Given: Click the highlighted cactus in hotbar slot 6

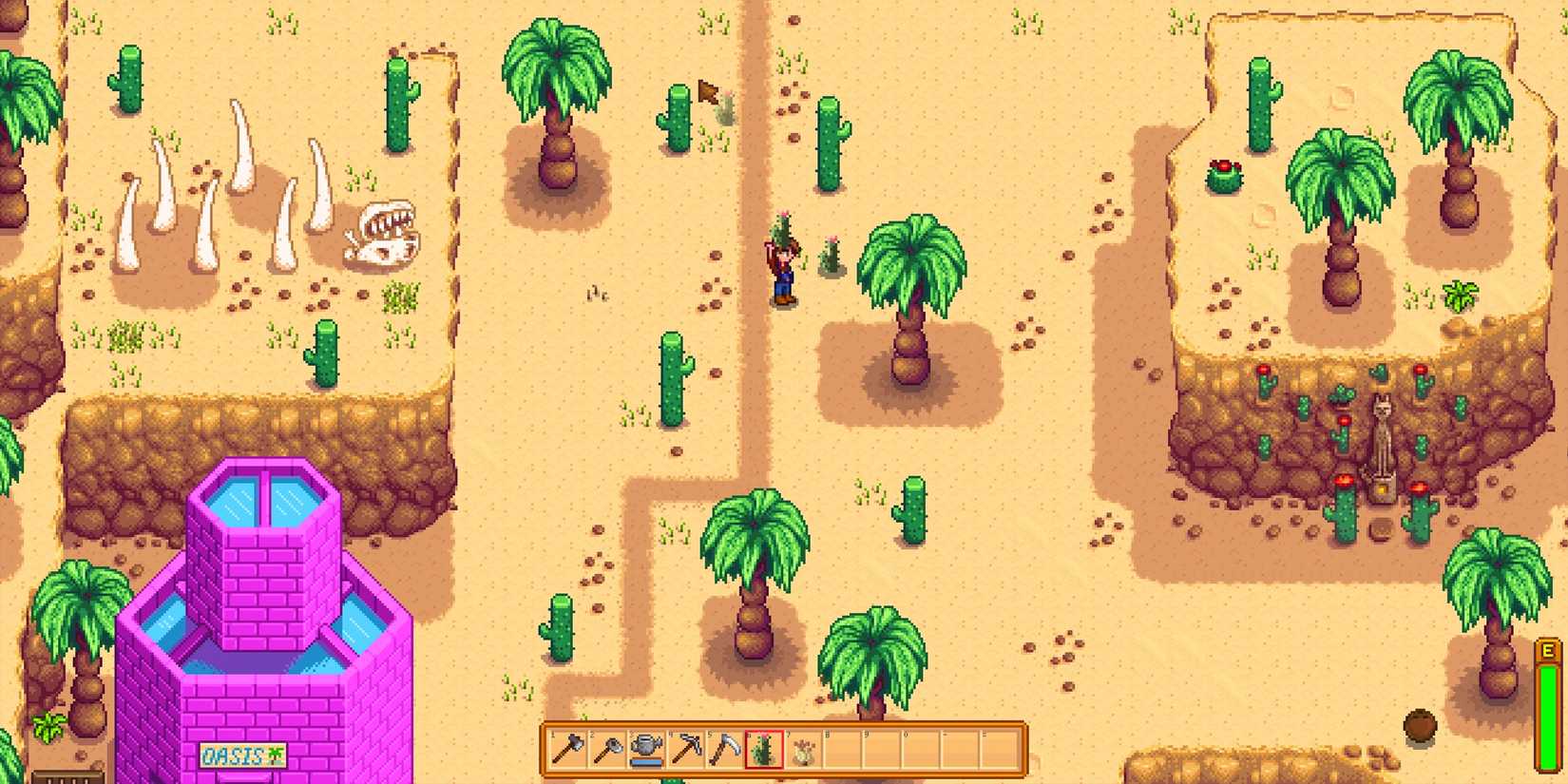Looking at the screenshot, I should tap(763, 751).
